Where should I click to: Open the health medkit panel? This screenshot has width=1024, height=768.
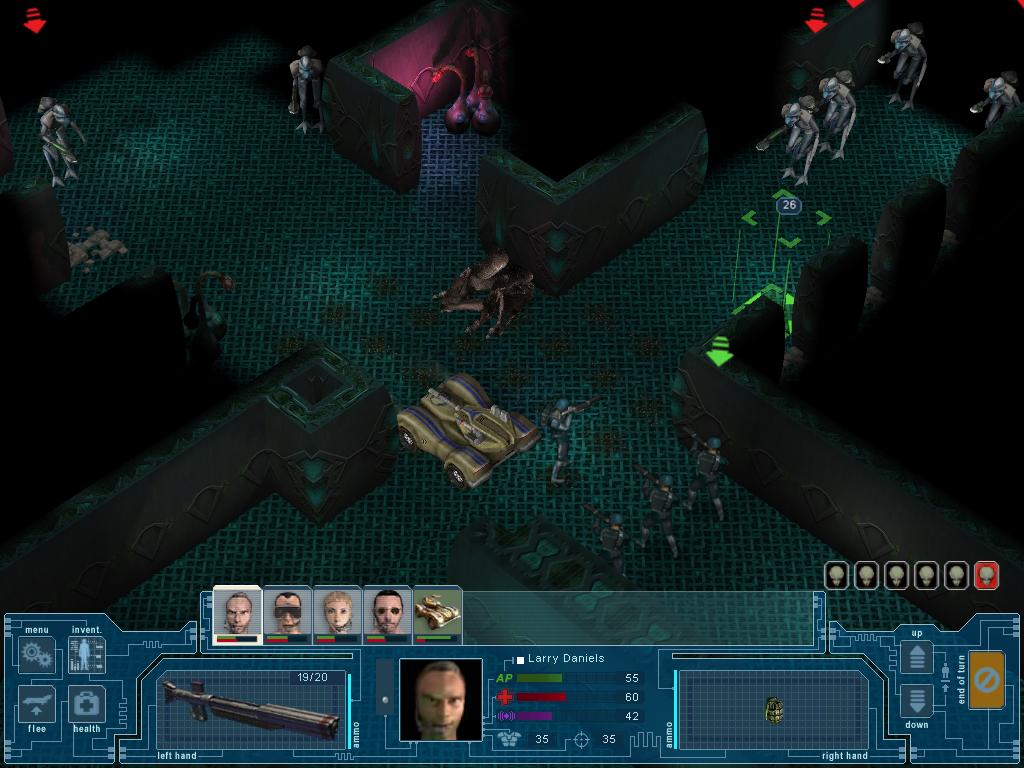tap(86, 704)
